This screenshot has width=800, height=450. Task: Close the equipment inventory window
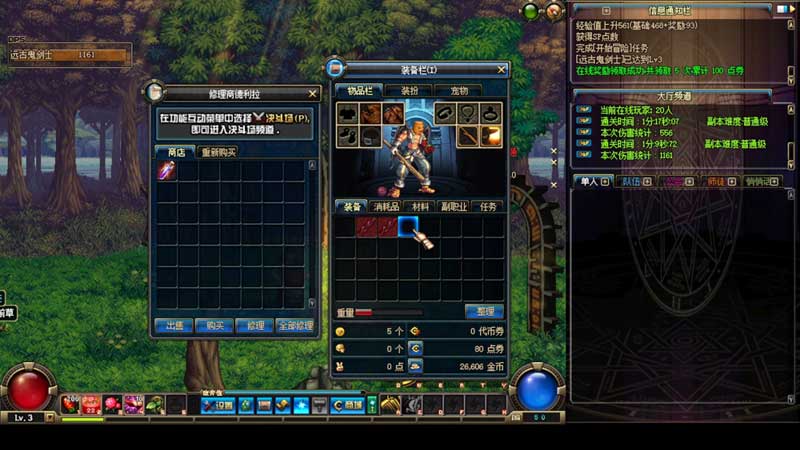click(501, 70)
